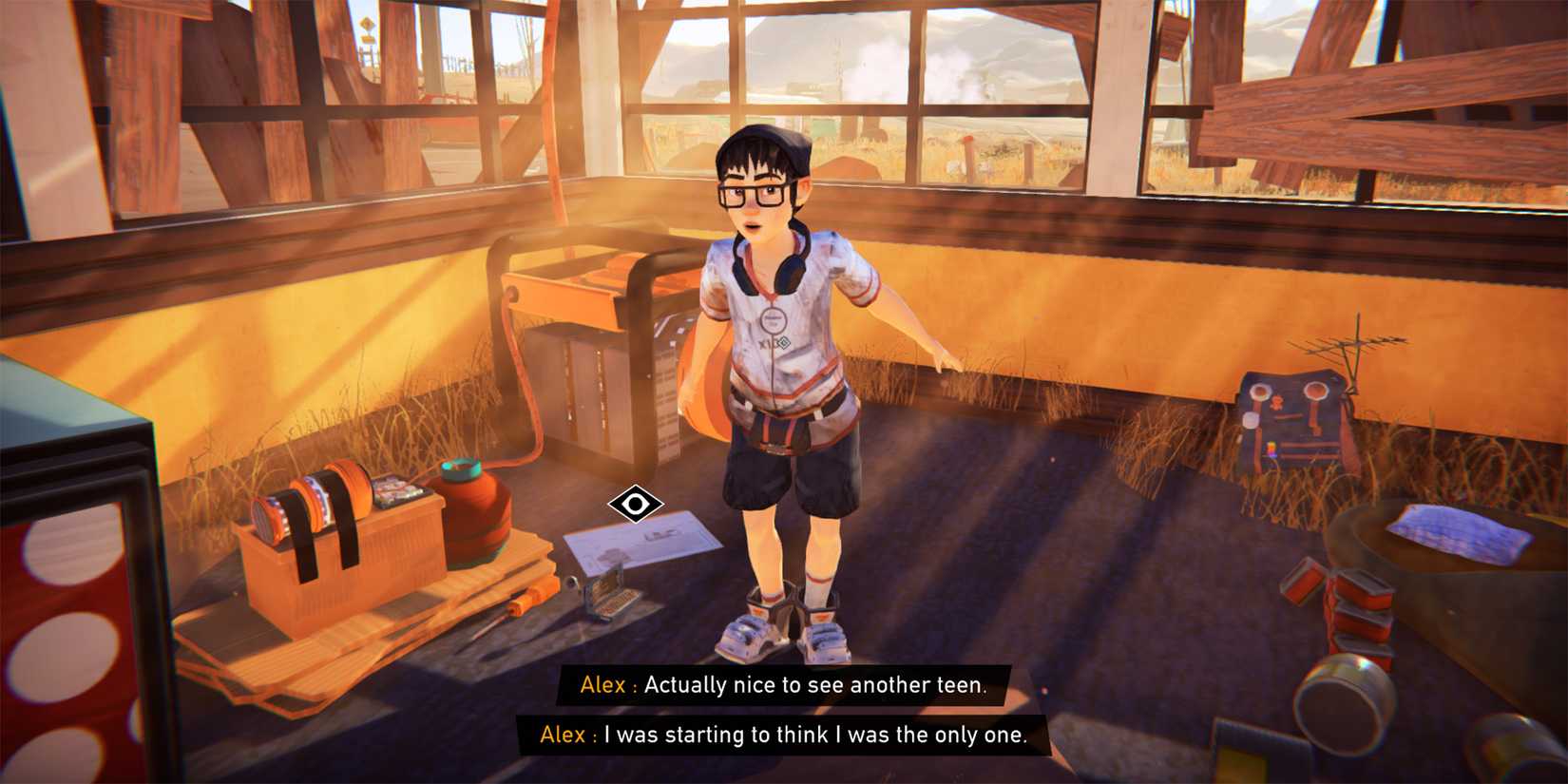
Task: Select the Alex name label in the dialogue
Action: (x=602, y=684)
